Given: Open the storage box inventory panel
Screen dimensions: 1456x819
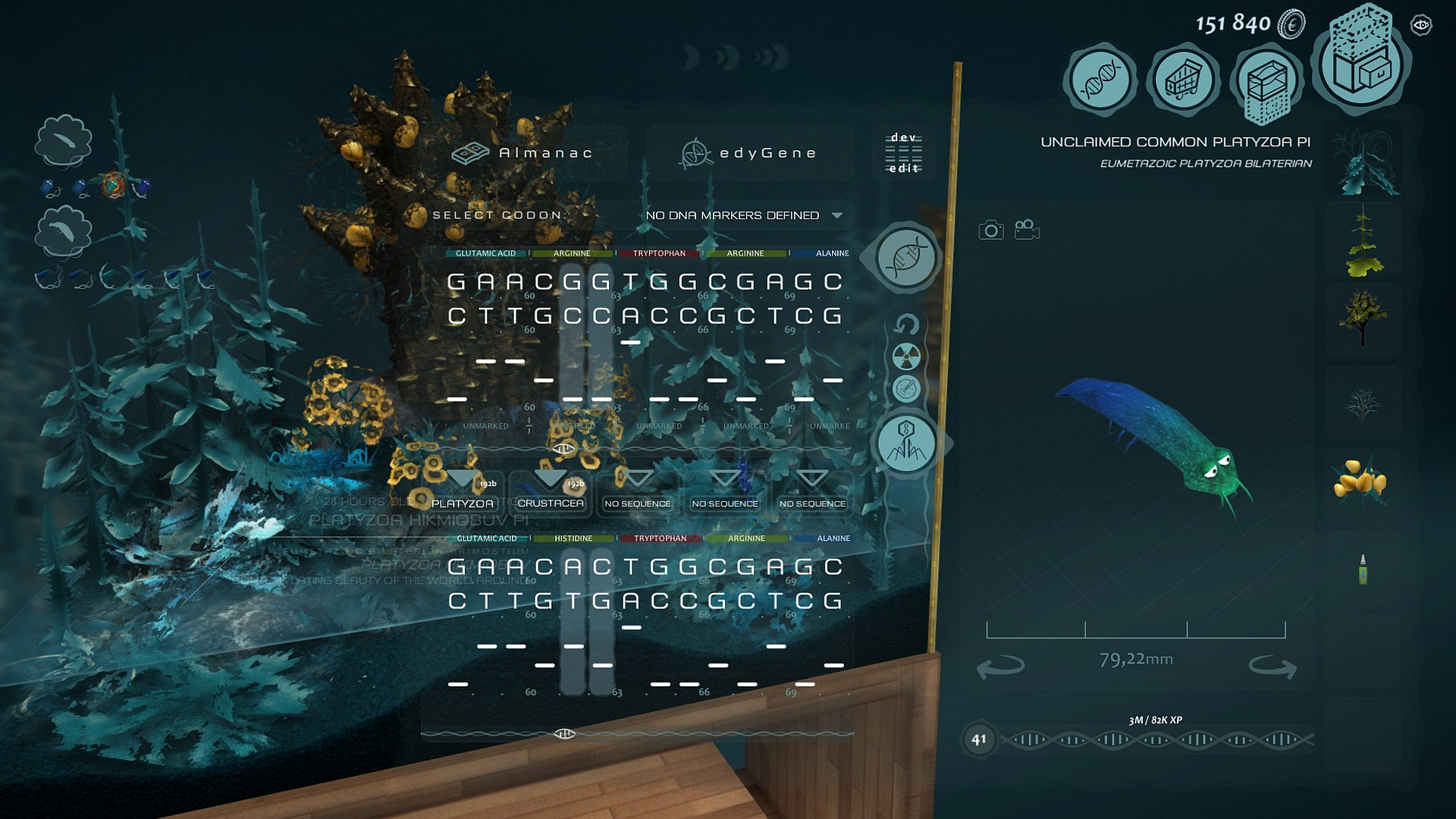Looking at the screenshot, I should coord(1361,68).
